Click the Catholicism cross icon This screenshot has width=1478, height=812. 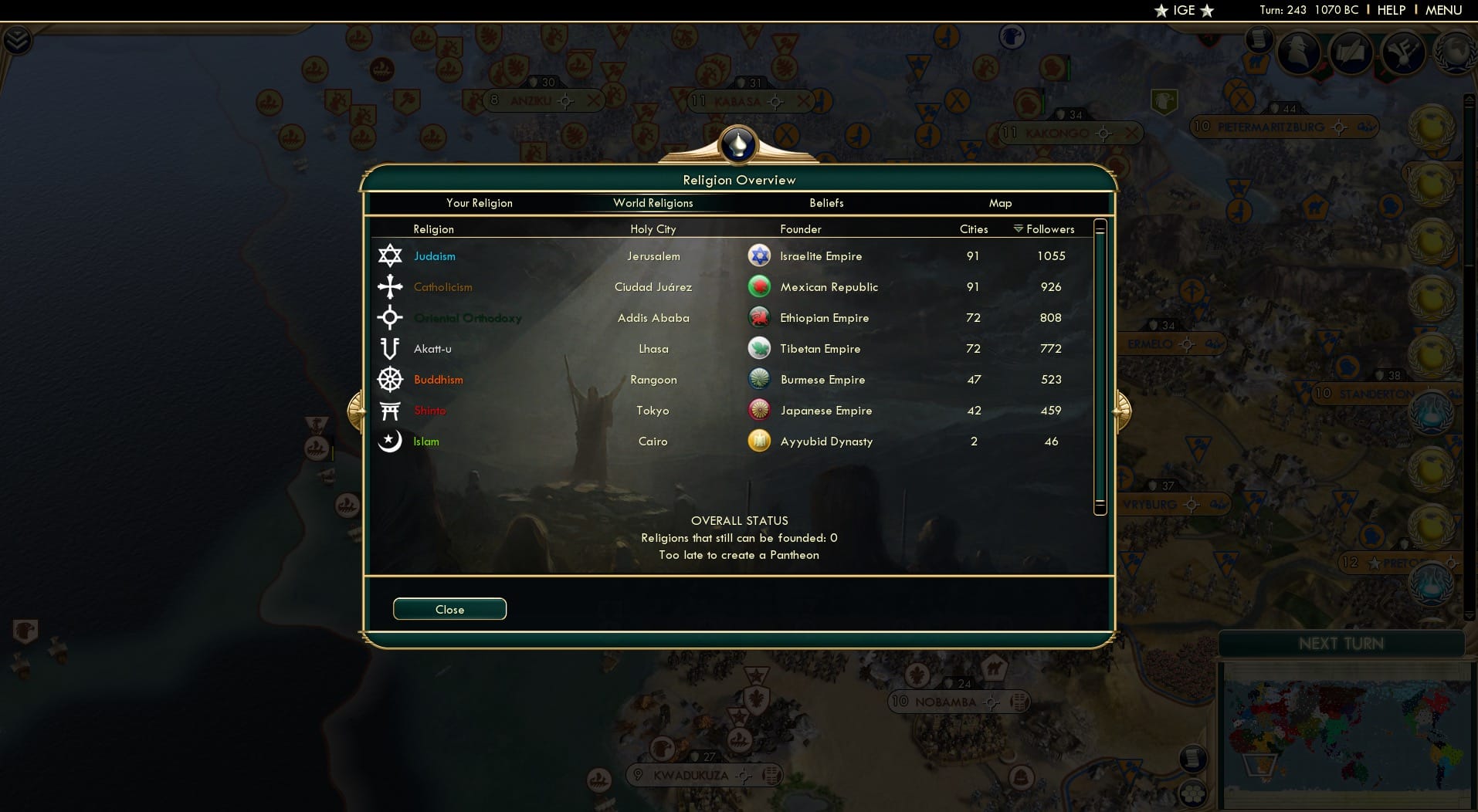click(391, 286)
